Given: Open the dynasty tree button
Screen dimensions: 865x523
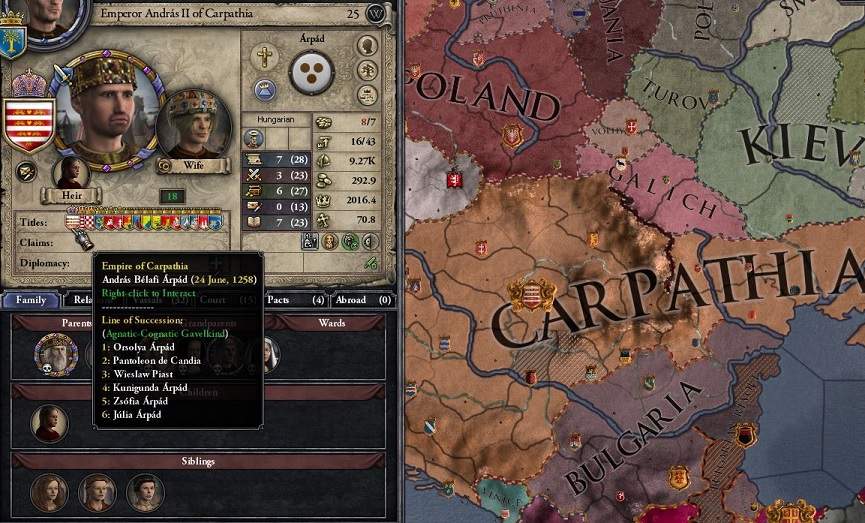Looking at the screenshot, I should 368,71.
